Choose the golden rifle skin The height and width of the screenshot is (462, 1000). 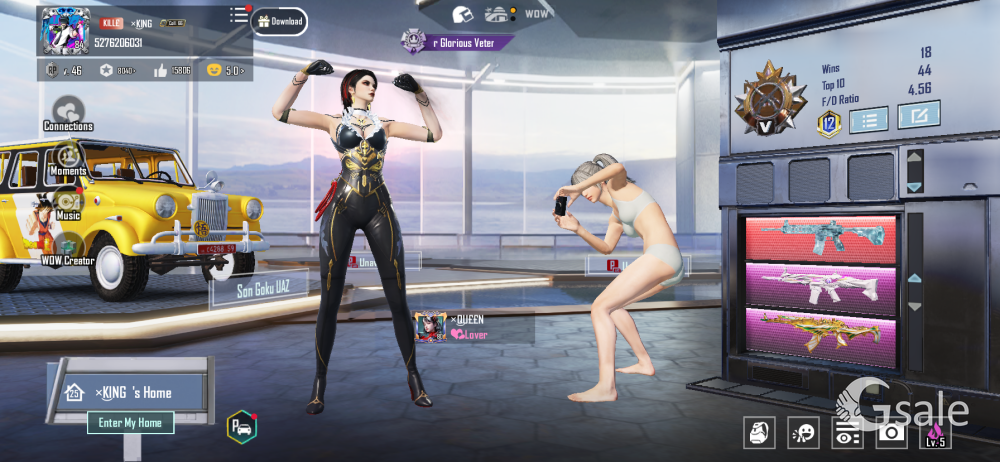tap(821, 330)
